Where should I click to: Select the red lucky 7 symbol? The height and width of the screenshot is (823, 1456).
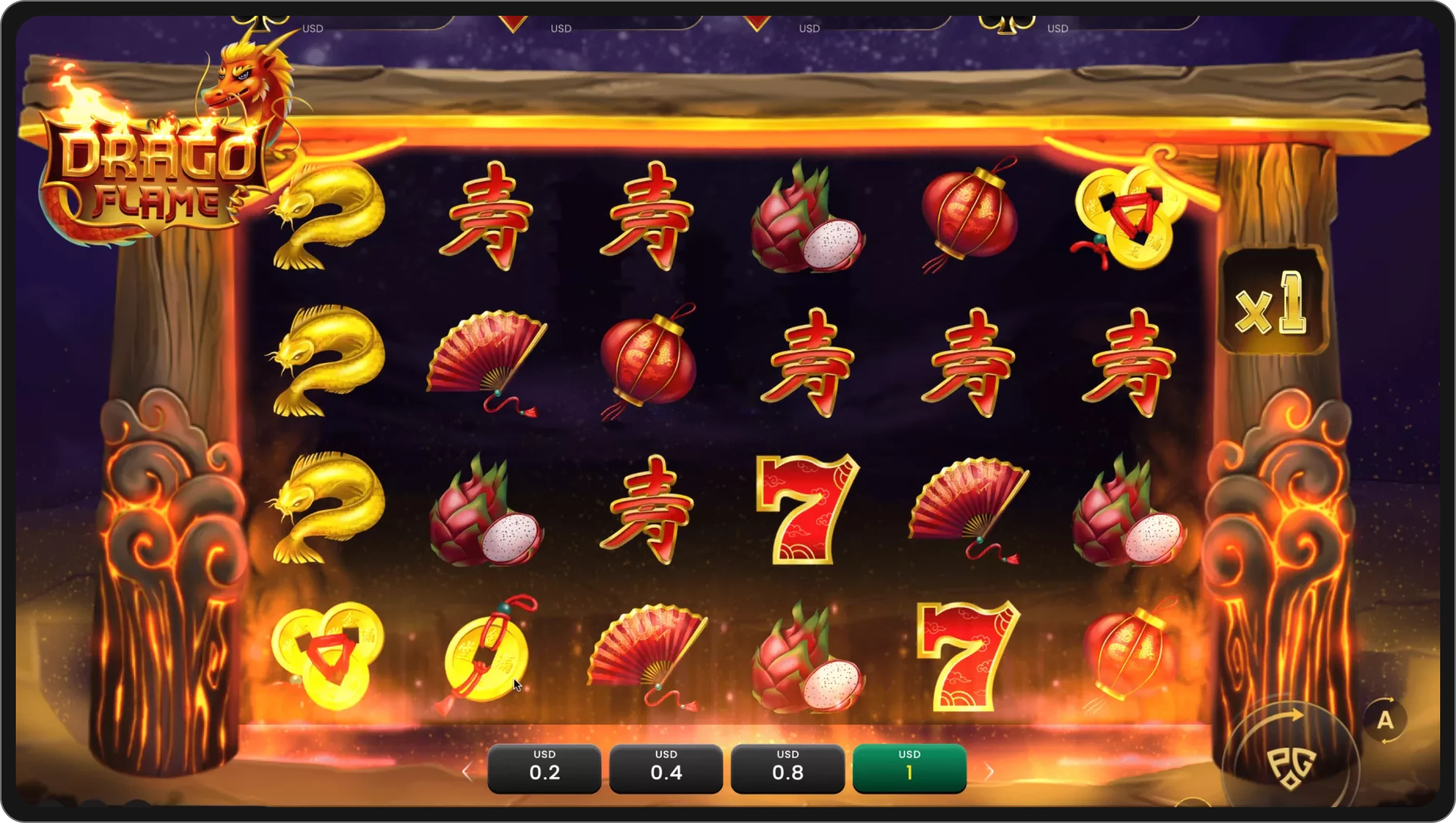(x=808, y=509)
